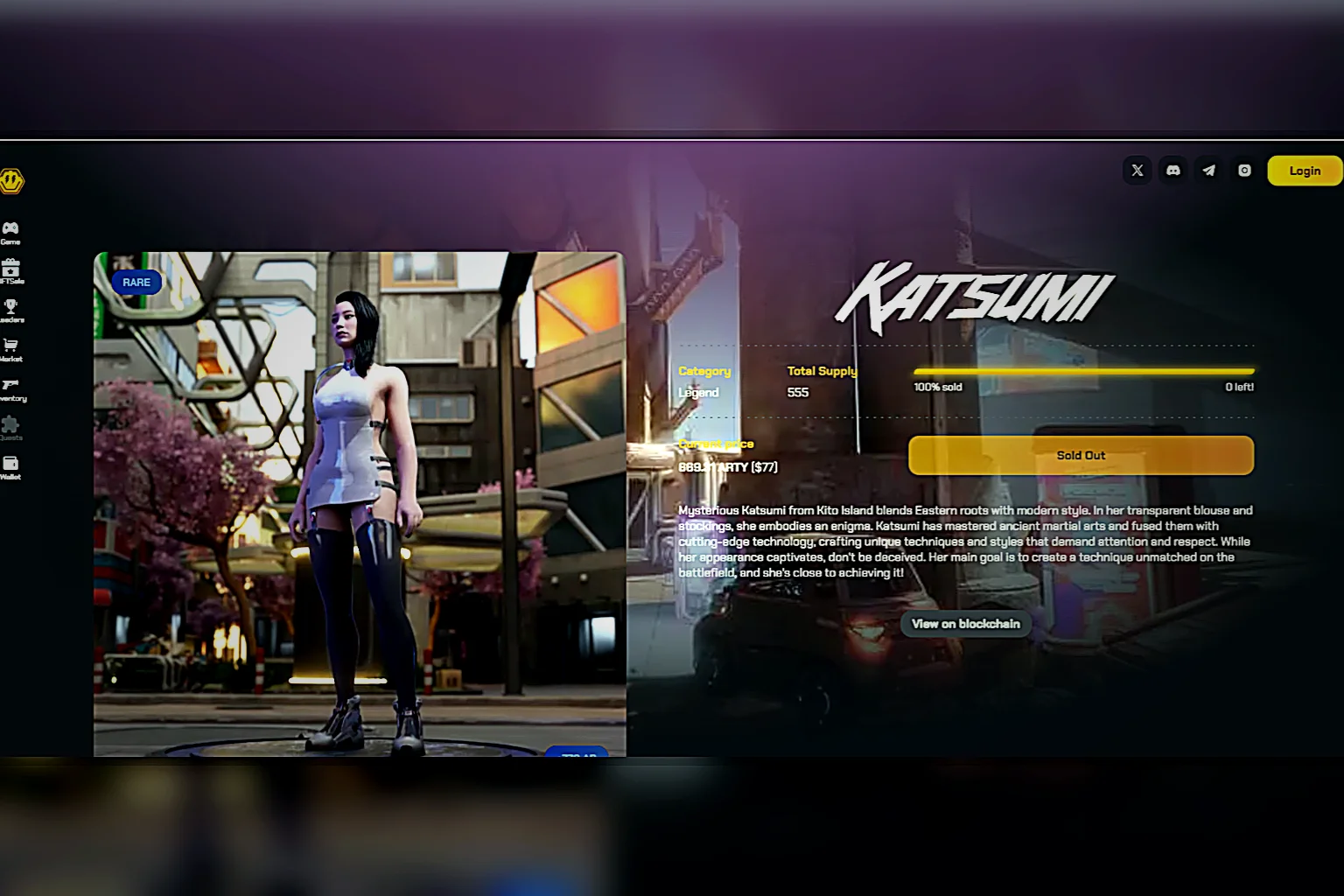Select the Quests puzzle piece entry

[x=10, y=427]
